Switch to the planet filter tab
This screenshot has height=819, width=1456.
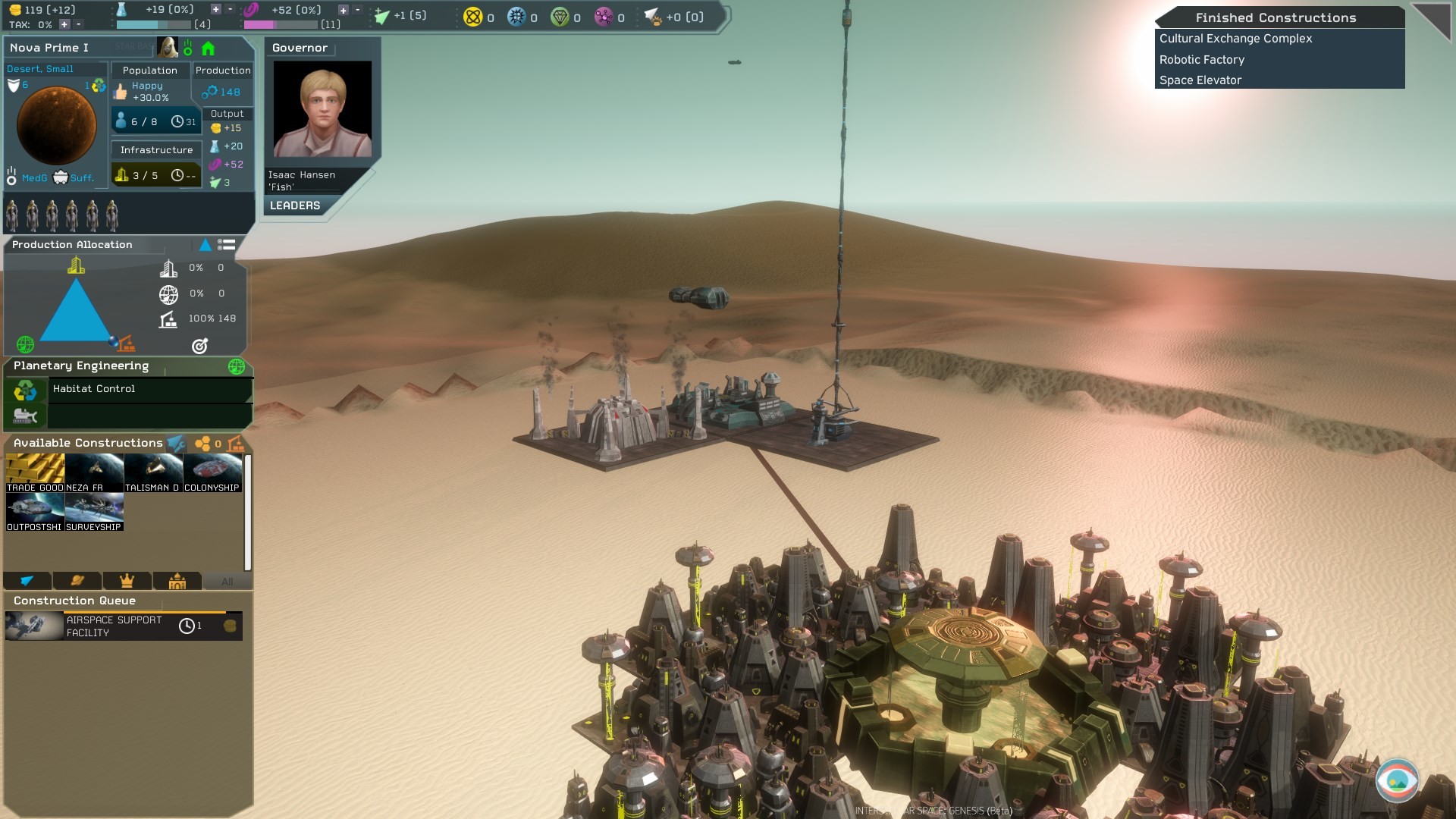click(x=77, y=581)
